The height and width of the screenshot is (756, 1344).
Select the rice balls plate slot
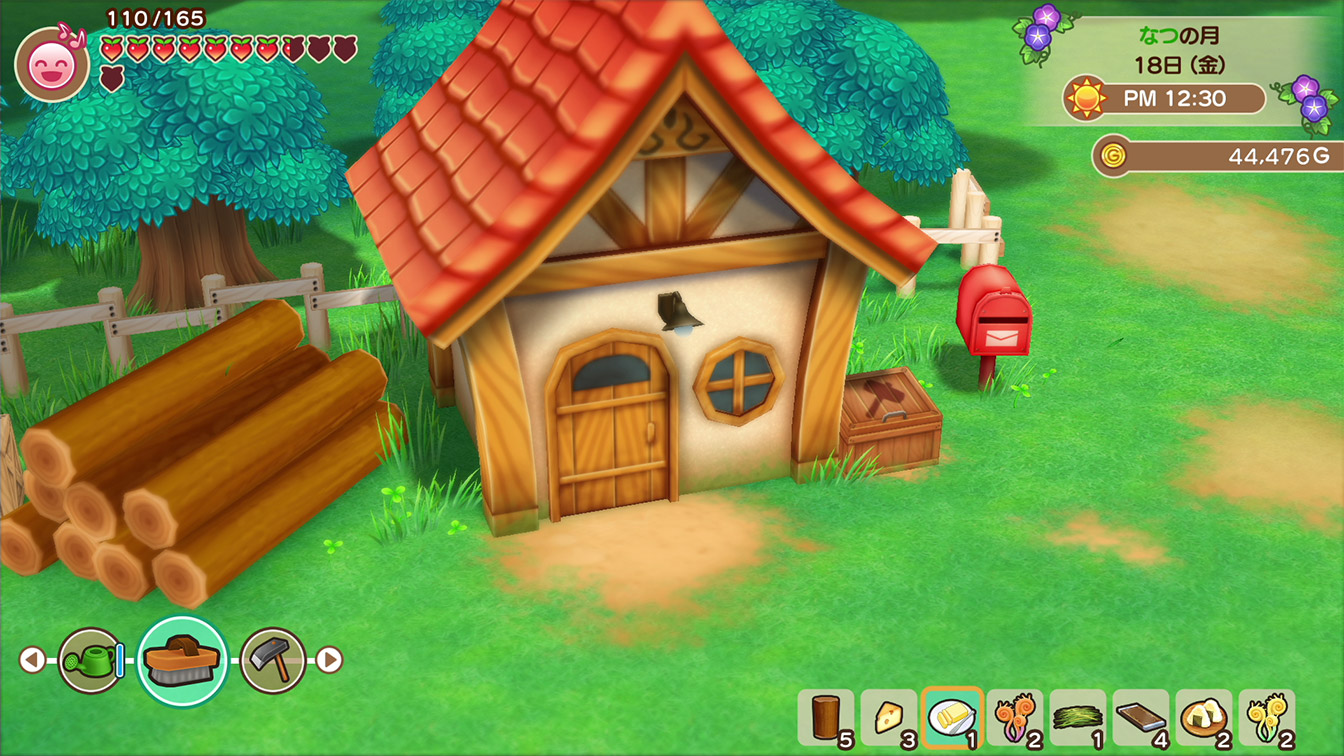point(1203,718)
